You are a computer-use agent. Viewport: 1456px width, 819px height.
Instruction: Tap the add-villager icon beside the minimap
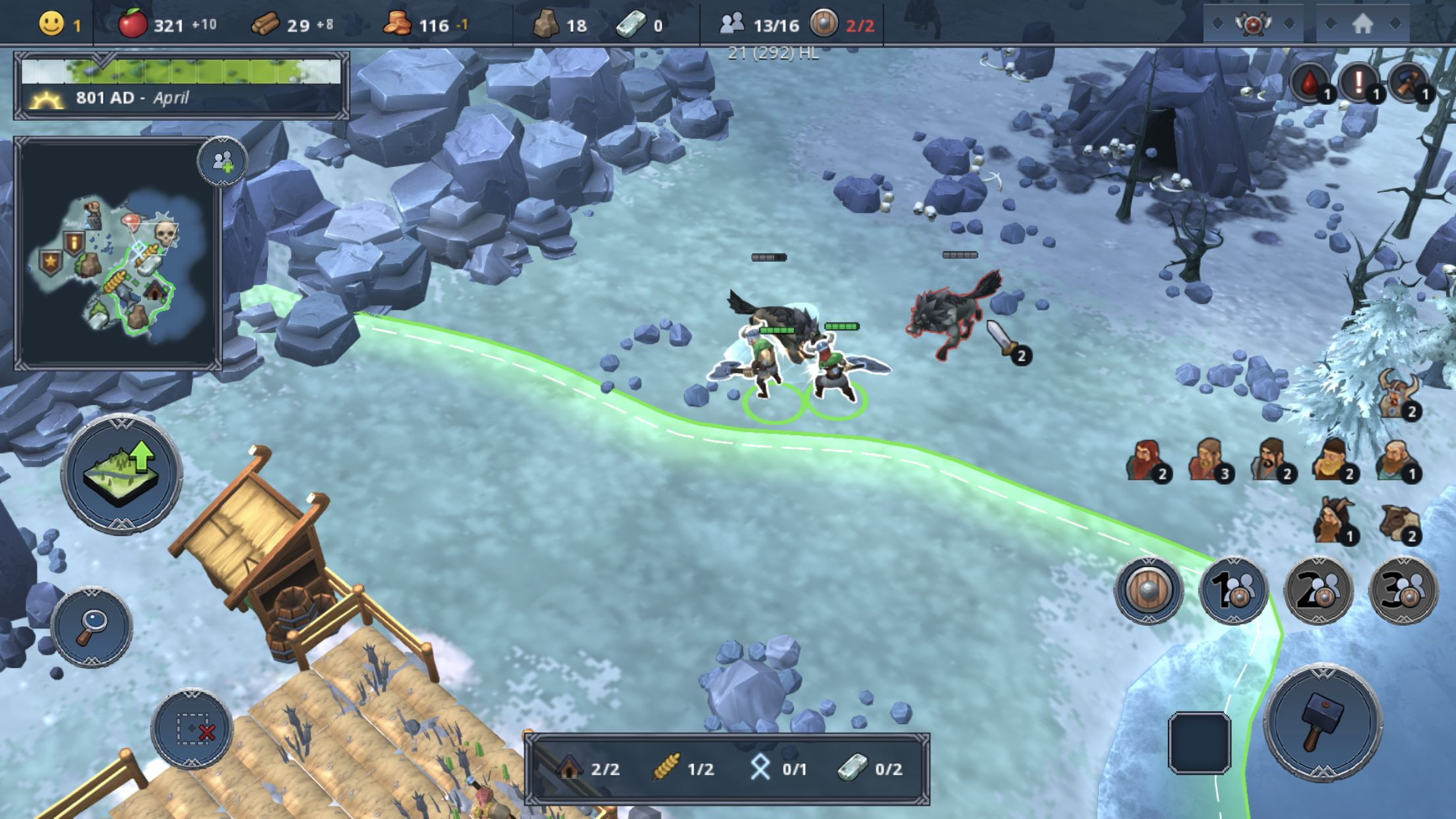[222, 161]
